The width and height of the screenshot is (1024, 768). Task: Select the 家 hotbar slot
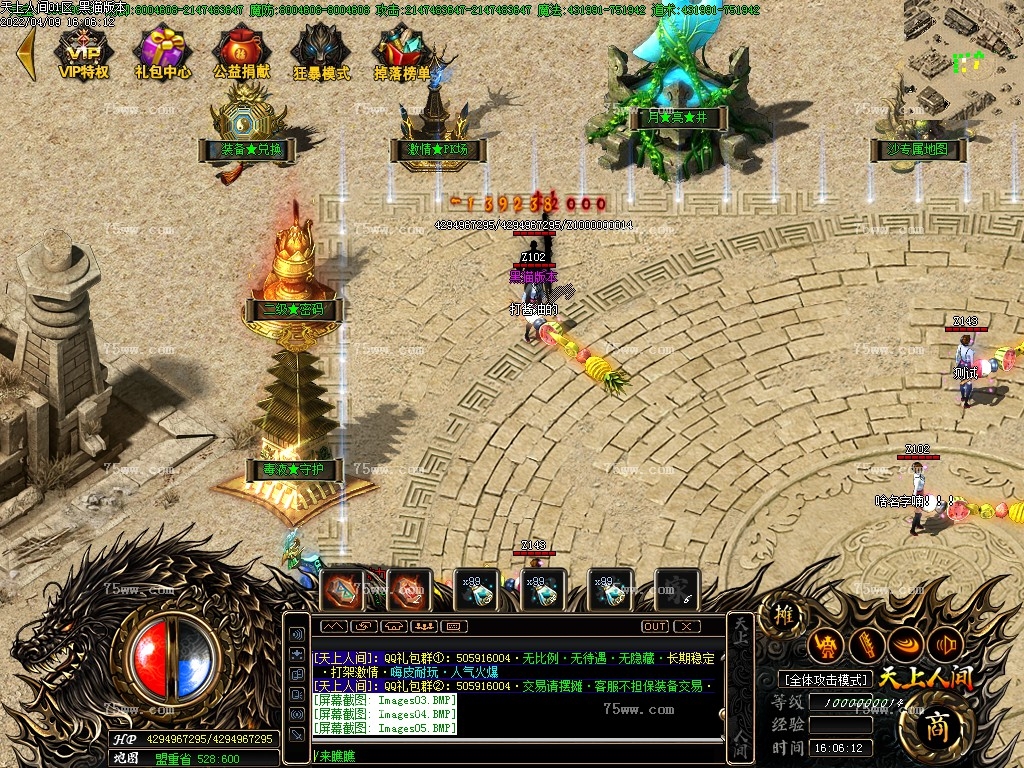[676, 590]
